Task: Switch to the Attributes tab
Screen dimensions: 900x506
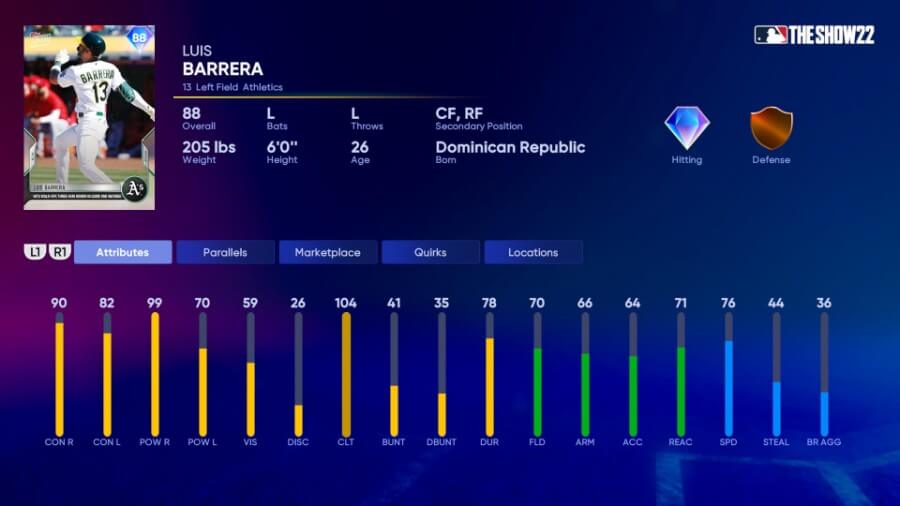Action: pos(122,252)
